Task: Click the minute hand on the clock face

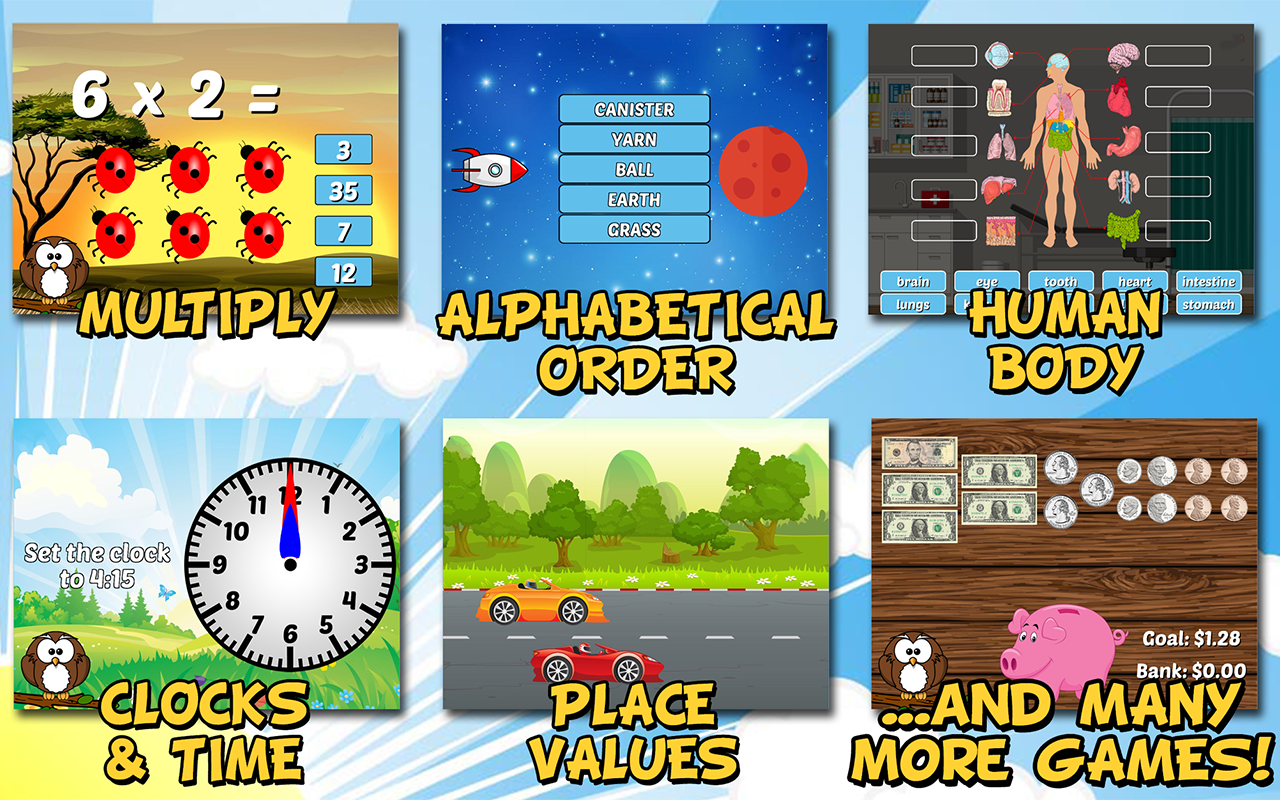Action: click(x=290, y=483)
